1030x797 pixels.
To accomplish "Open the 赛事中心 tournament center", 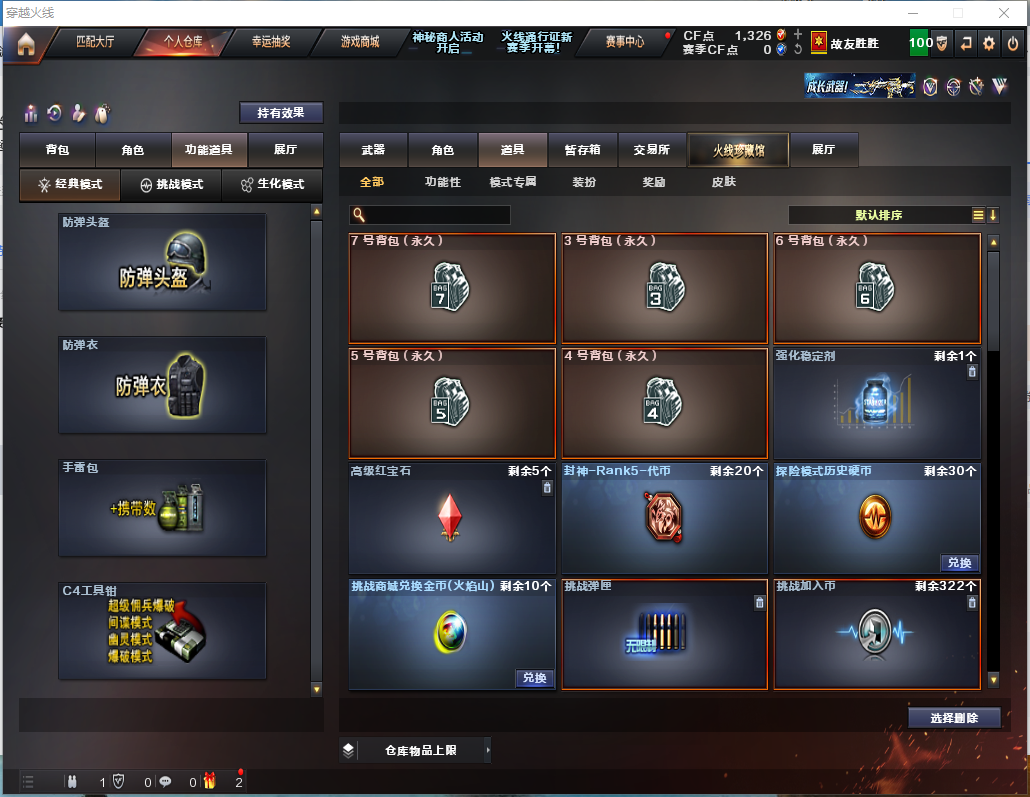I will tap(625, 42).
